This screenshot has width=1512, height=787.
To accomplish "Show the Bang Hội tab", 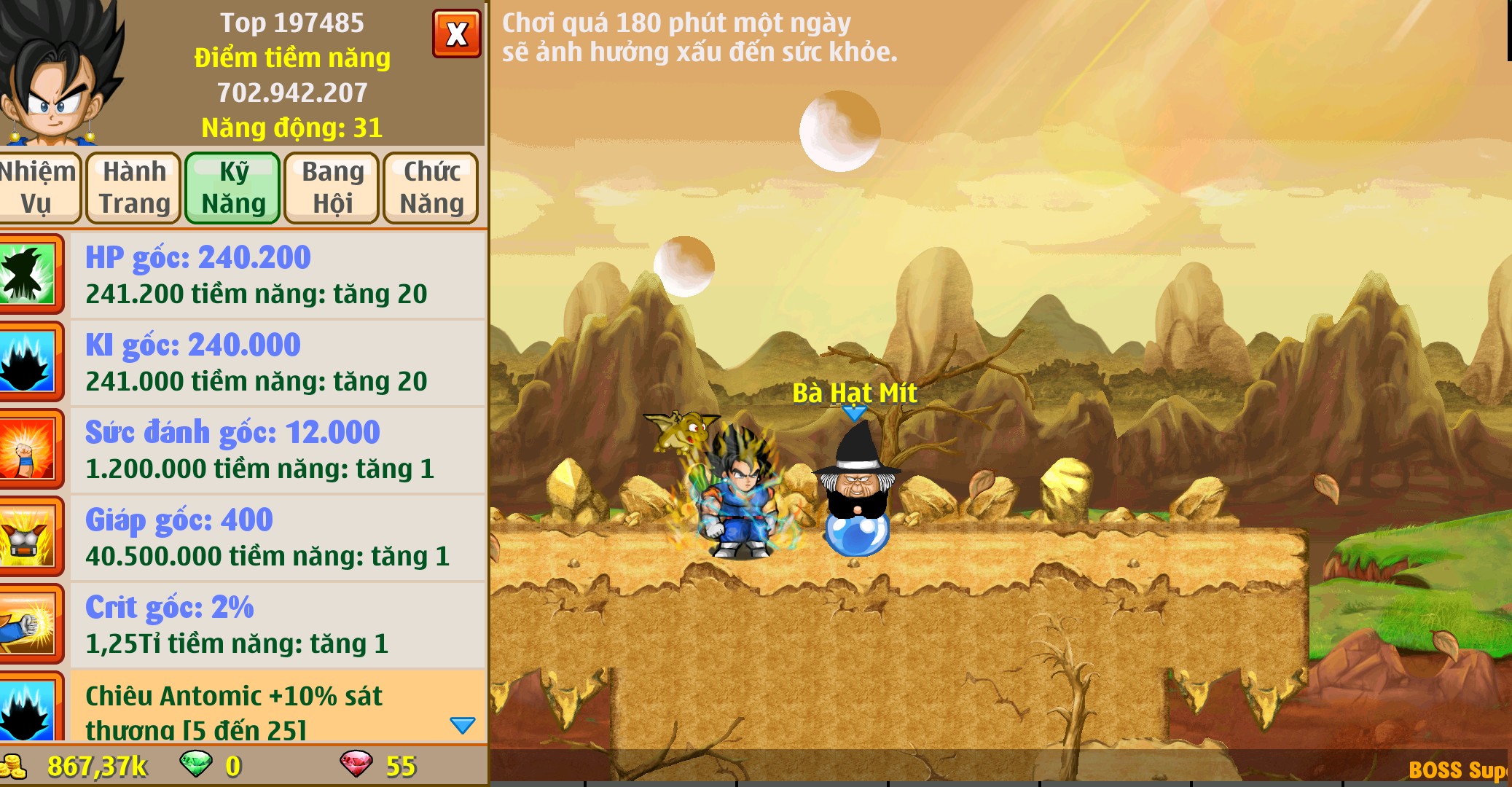I will [332, 187].
